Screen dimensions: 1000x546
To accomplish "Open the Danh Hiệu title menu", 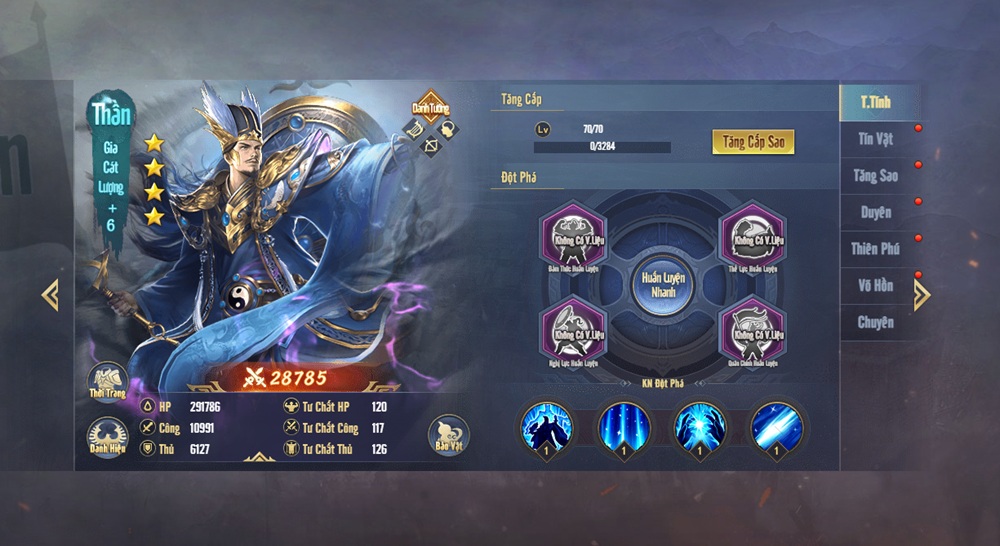I will pos(107,437).
